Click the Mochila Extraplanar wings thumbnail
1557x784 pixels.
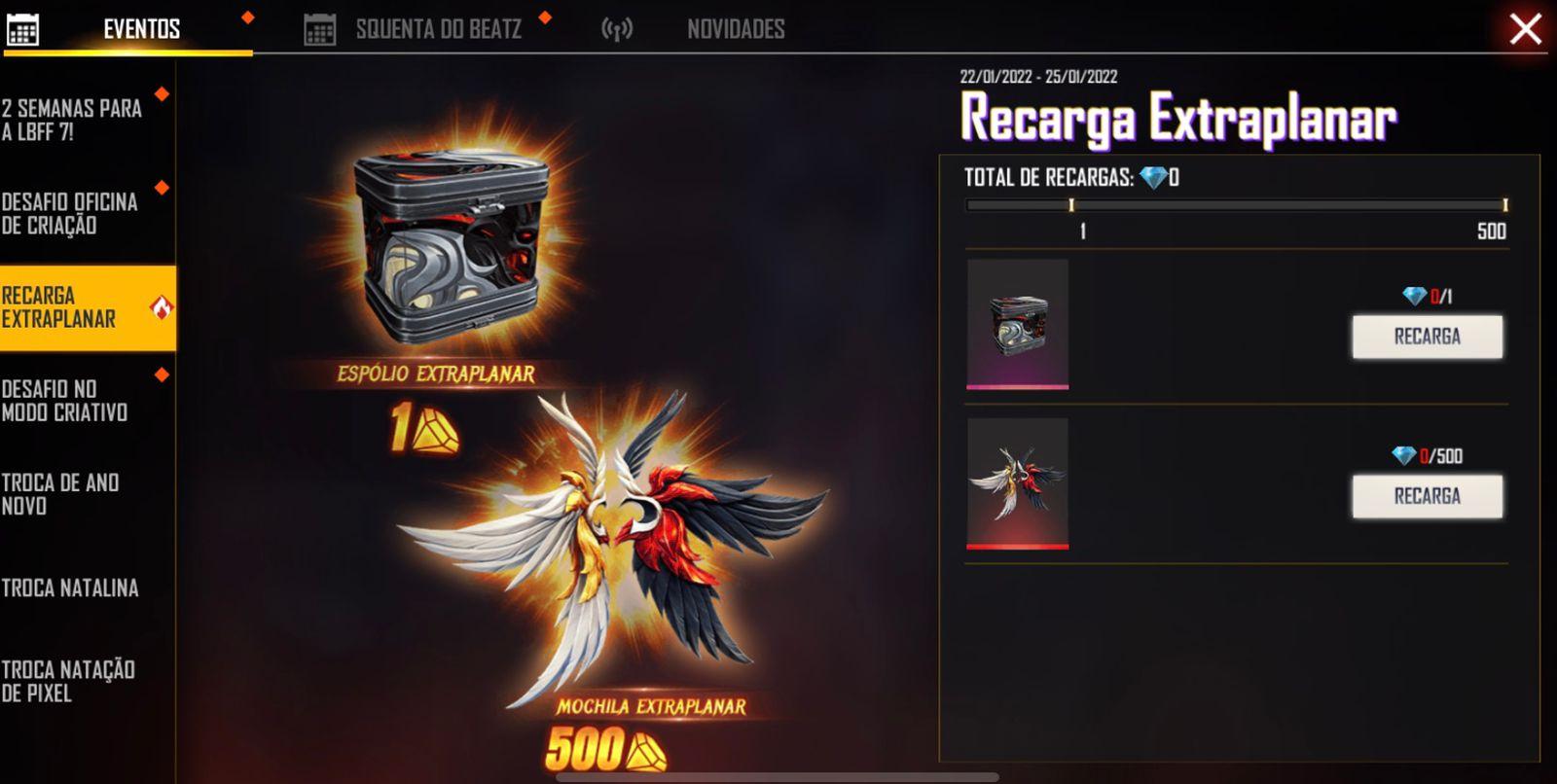pyautogui.click(x=1017, y=481)
